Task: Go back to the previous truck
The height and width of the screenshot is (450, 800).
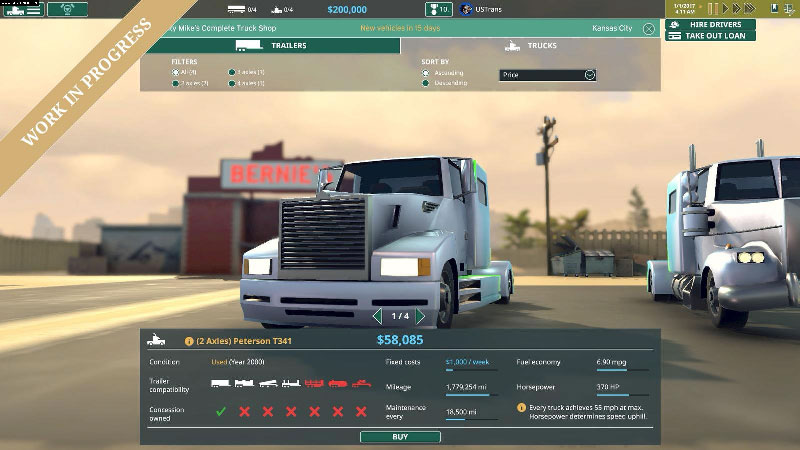Action: click(x=377, y=316)
